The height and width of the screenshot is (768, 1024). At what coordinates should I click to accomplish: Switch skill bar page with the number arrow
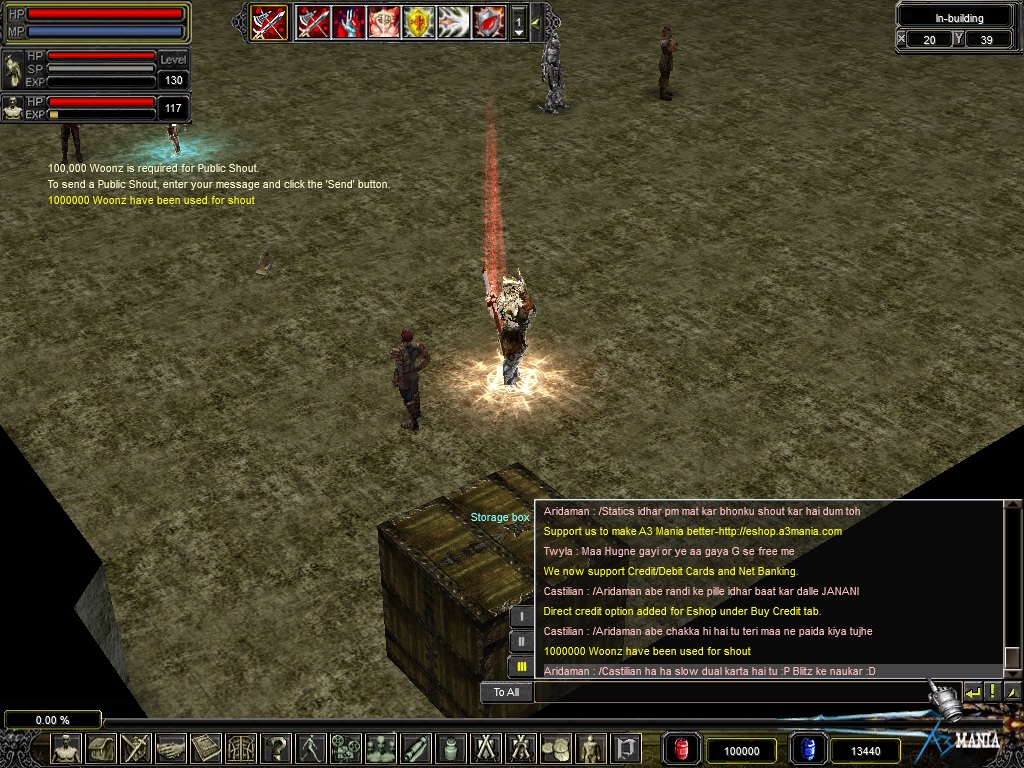pos(518,22)
